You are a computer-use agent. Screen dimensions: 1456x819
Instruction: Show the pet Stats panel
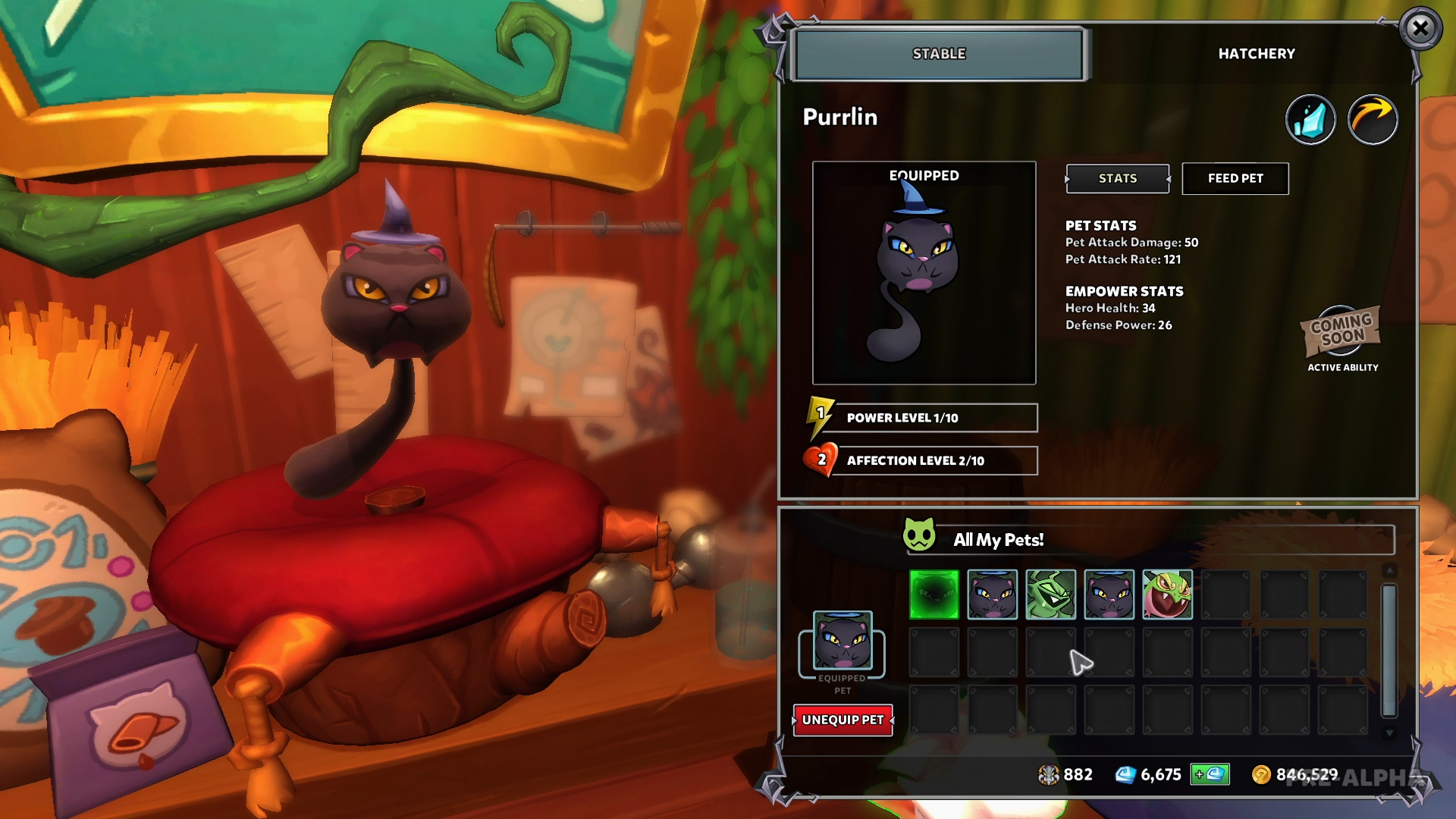tap(1117, 178)
